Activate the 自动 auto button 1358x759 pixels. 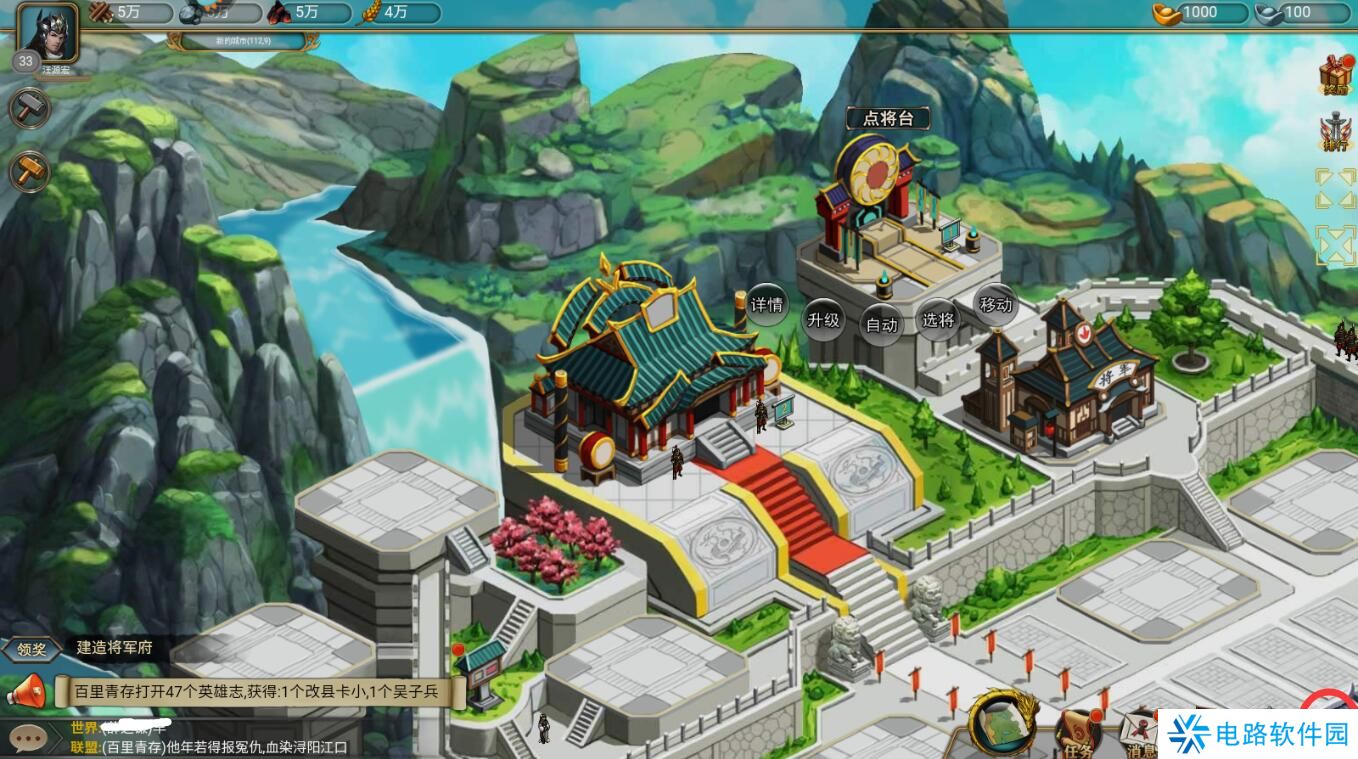[882, 325]
